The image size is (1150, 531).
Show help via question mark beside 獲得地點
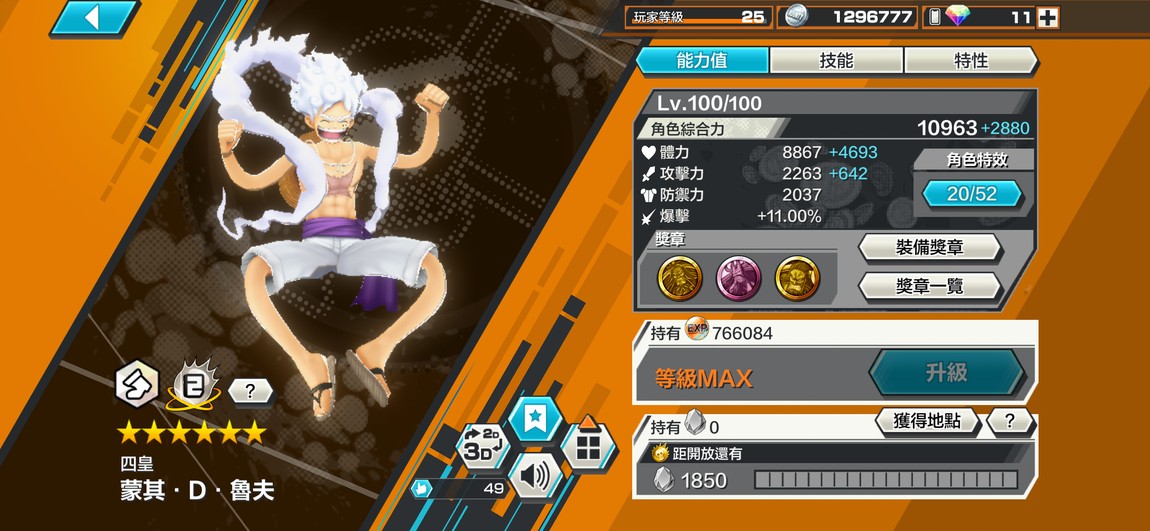[x=1010, y=421]
